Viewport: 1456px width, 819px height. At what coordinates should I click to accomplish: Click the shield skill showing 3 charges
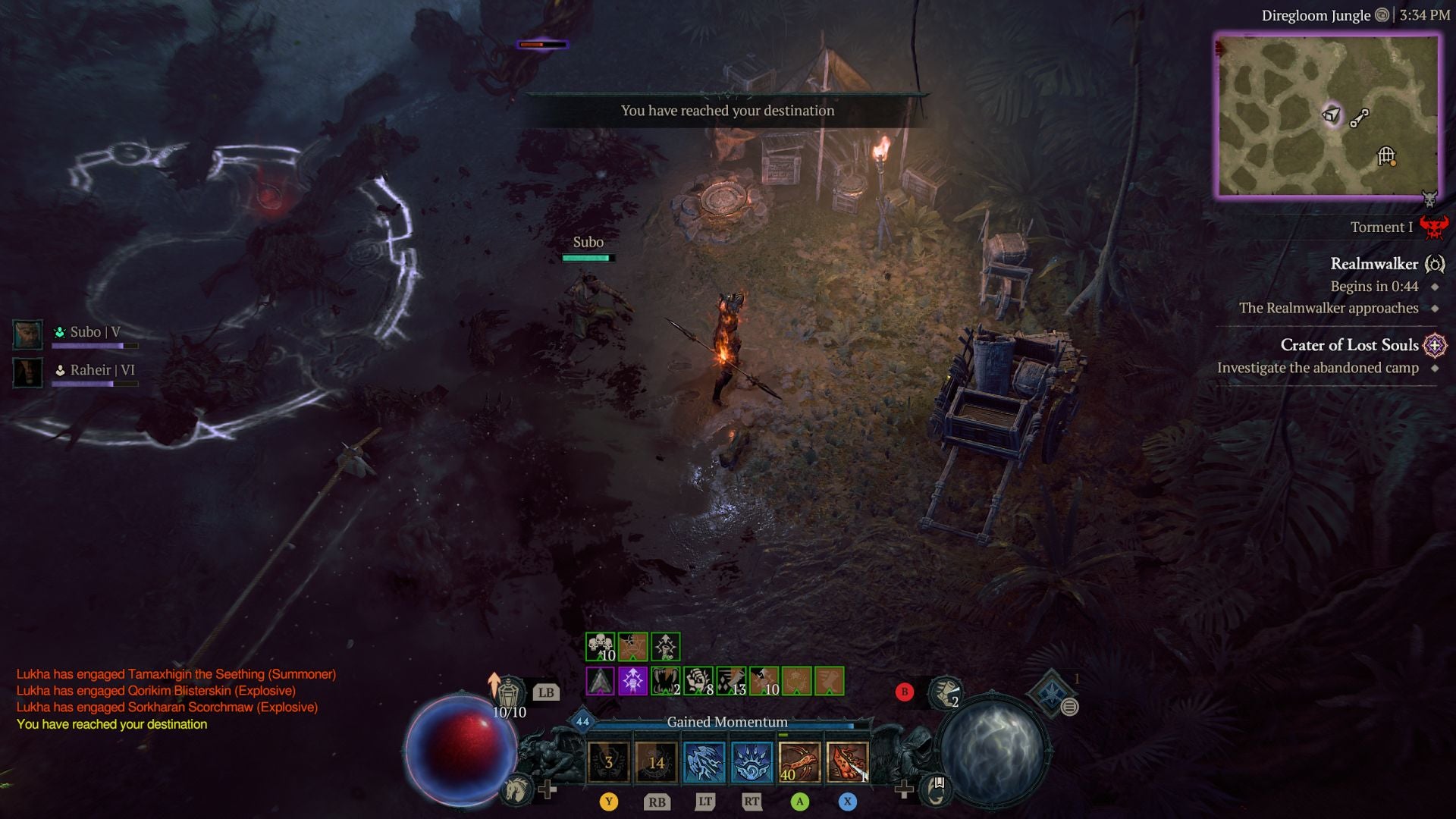coord(607,764)
